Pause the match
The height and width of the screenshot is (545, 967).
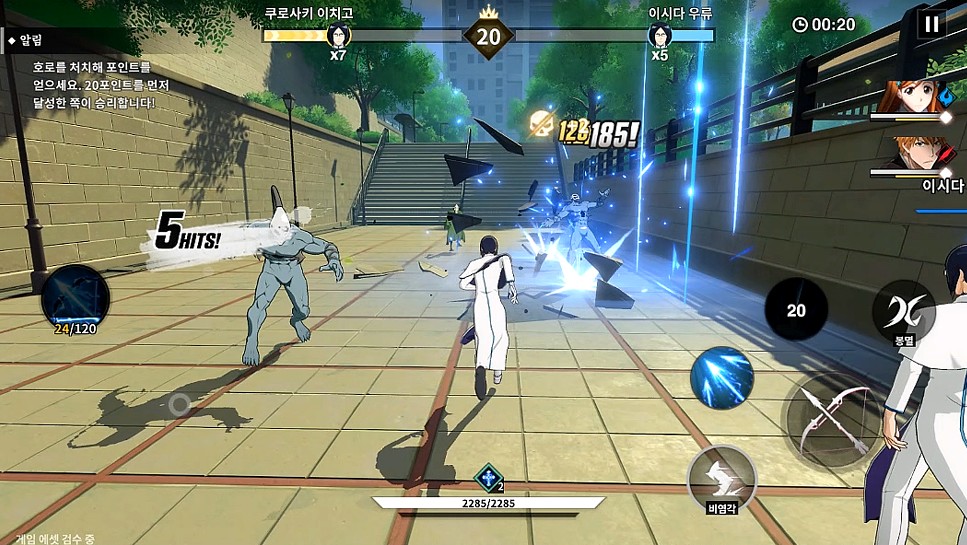931,23
